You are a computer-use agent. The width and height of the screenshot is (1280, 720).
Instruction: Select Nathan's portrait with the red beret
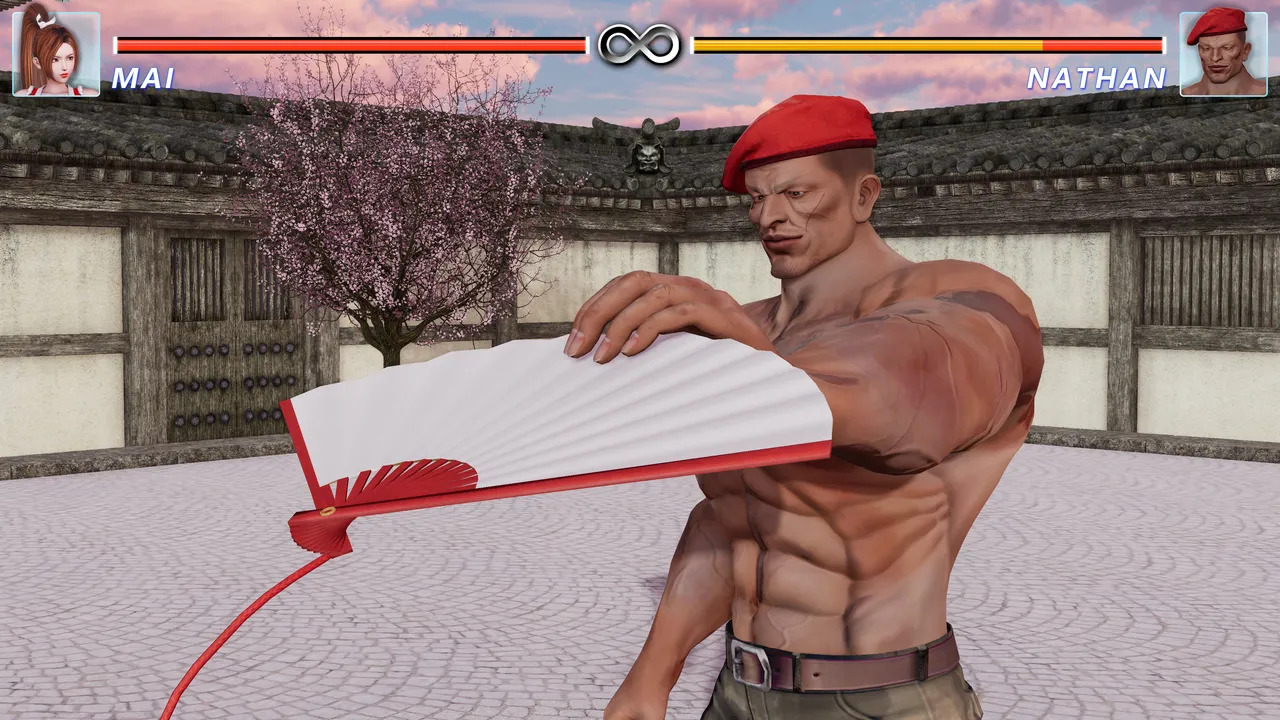1223,53
